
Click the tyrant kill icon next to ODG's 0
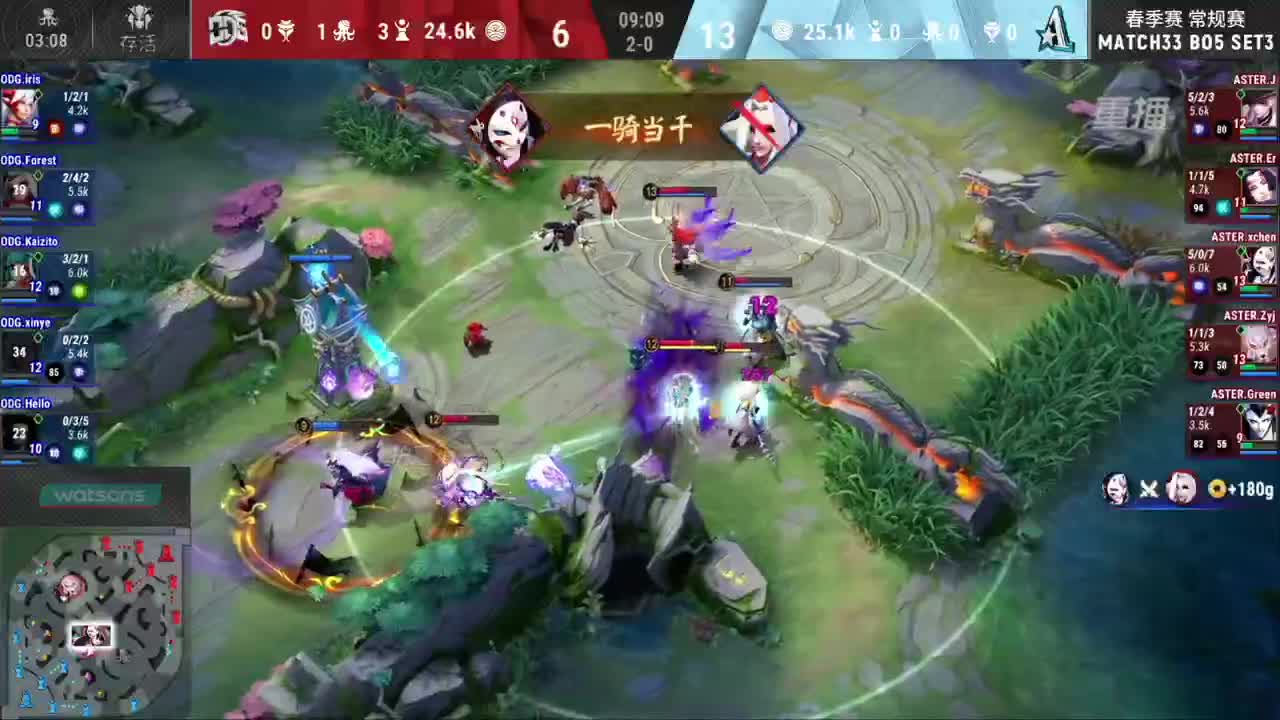pyautogui.click(x=287, y=33)
